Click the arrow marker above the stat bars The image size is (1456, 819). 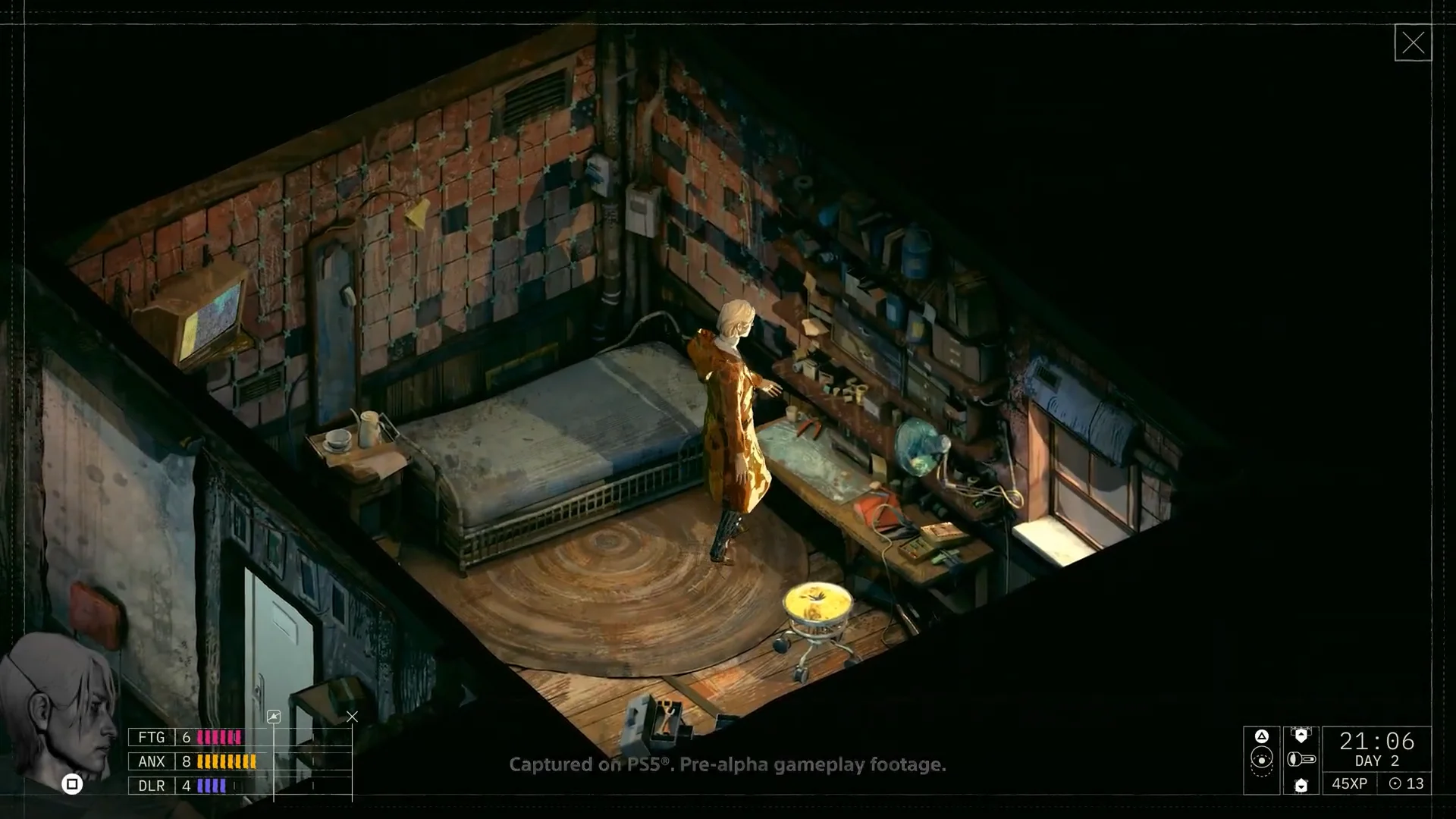coord(274,717)
